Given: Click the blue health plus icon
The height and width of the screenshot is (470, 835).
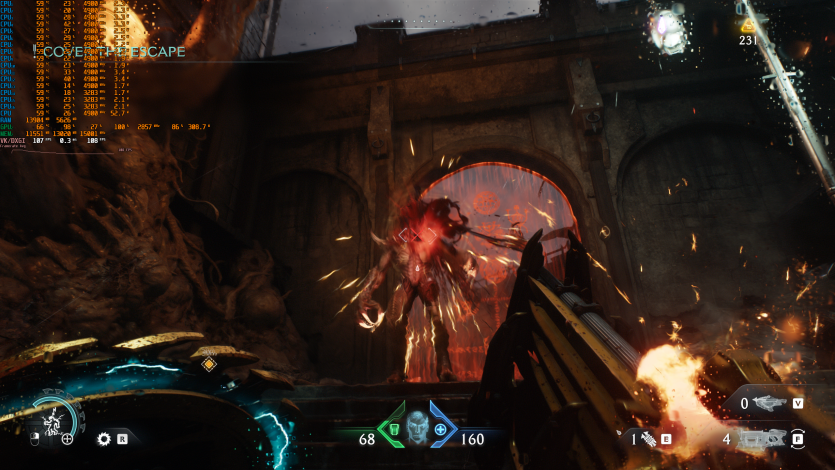Looking at the screenshot, I should coord(440,428).
